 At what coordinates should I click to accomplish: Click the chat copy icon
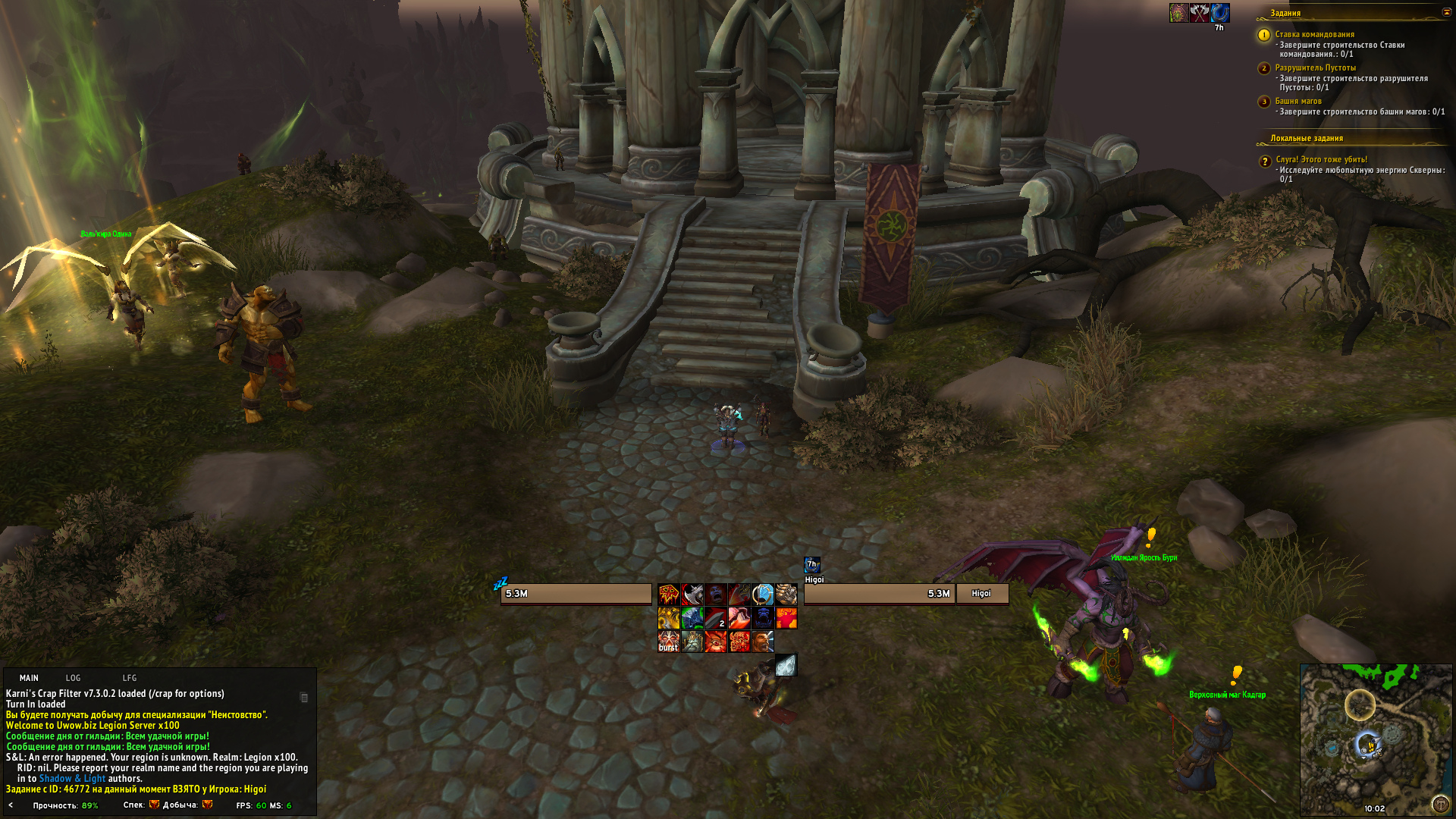coord(304,698)
